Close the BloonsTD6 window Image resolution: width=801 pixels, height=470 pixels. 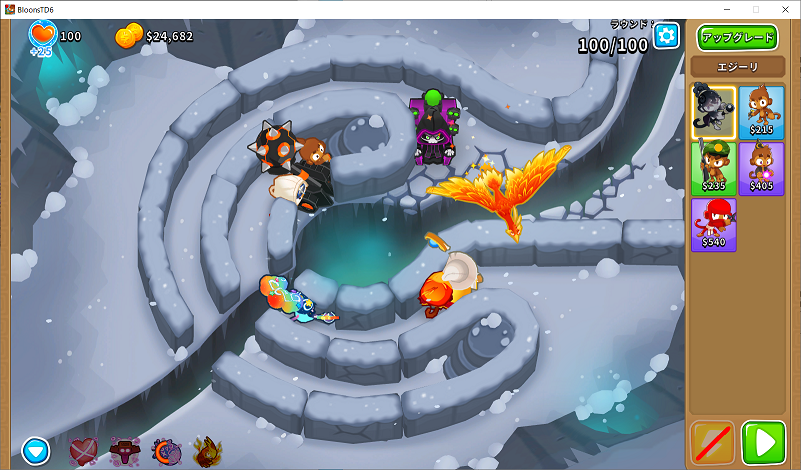[785, 8]
